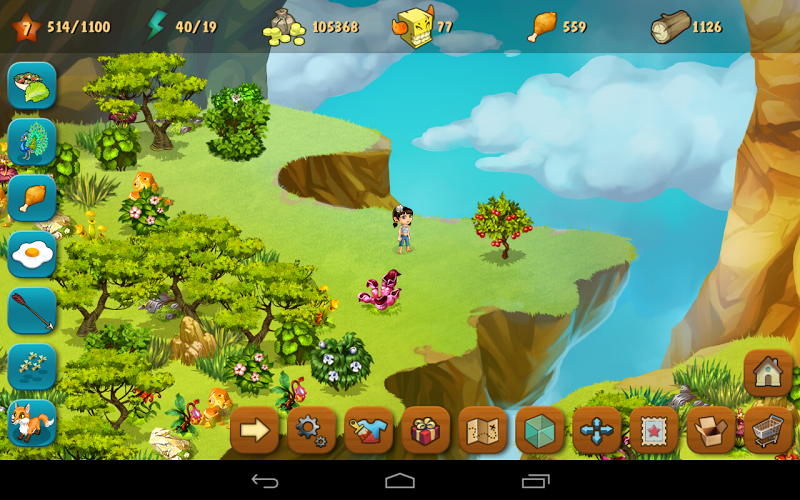Show the treasure map
This screenshot has width=800, height=500.
(483, 430)
